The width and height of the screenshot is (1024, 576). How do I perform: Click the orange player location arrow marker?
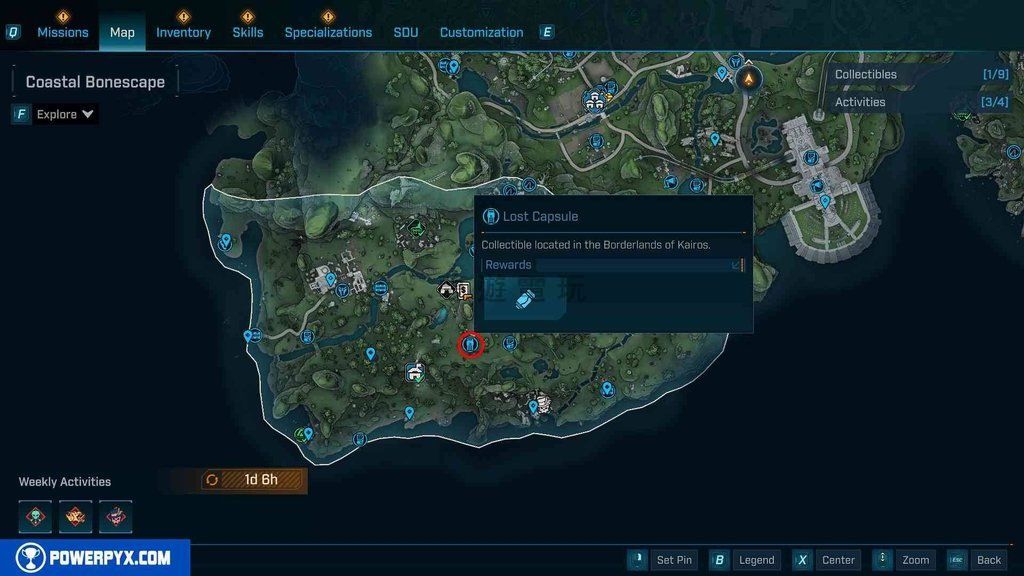point(748,78)
